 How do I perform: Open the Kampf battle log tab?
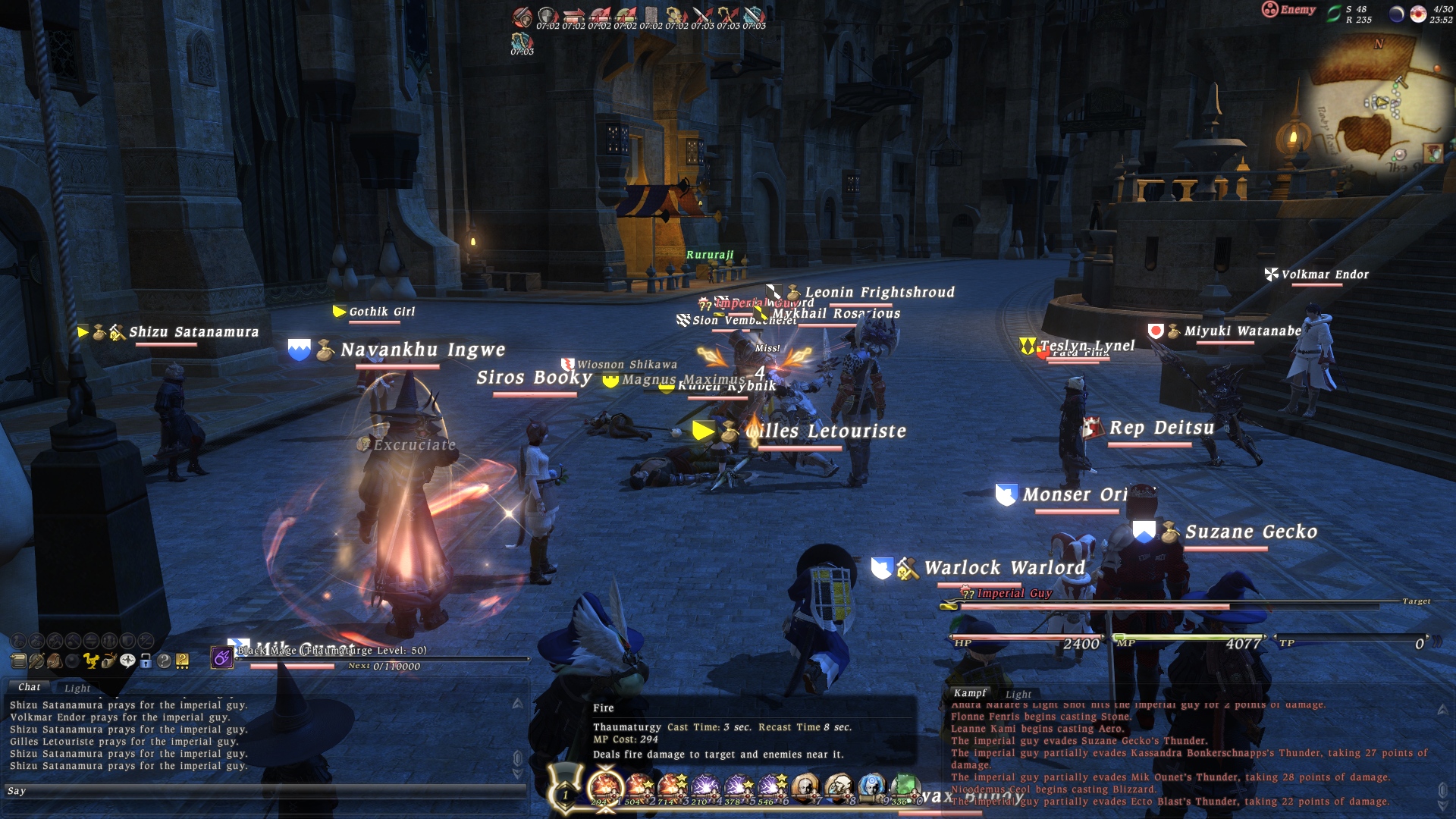970,693
